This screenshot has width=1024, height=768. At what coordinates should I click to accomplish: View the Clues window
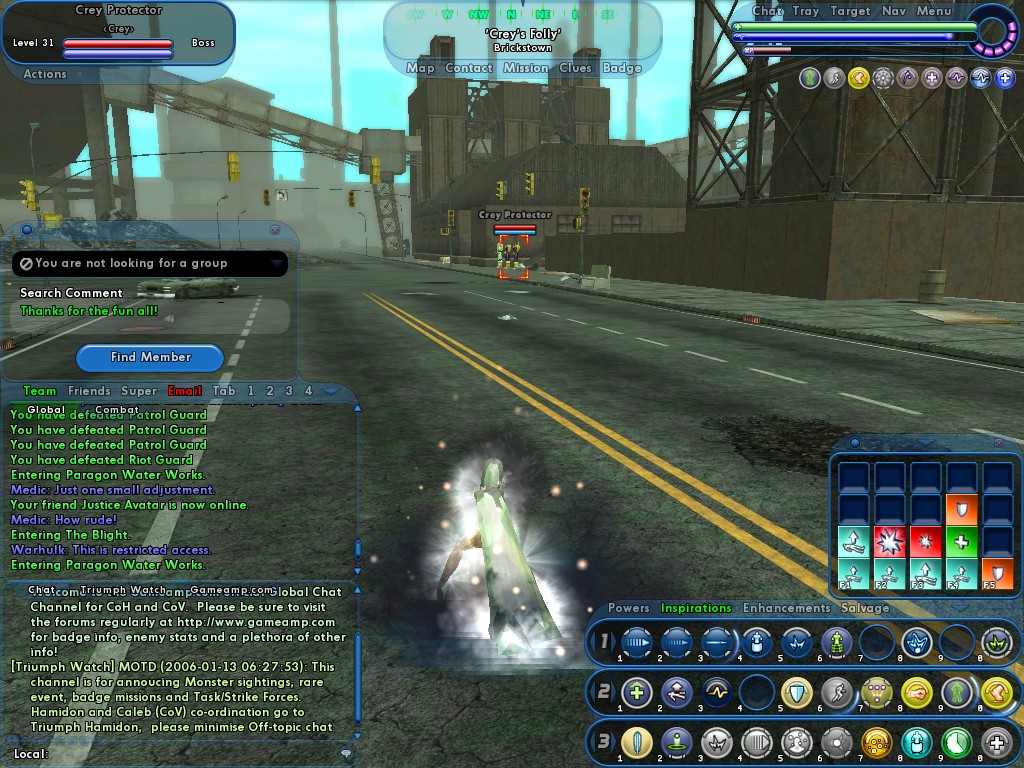(x=575, y=68)
